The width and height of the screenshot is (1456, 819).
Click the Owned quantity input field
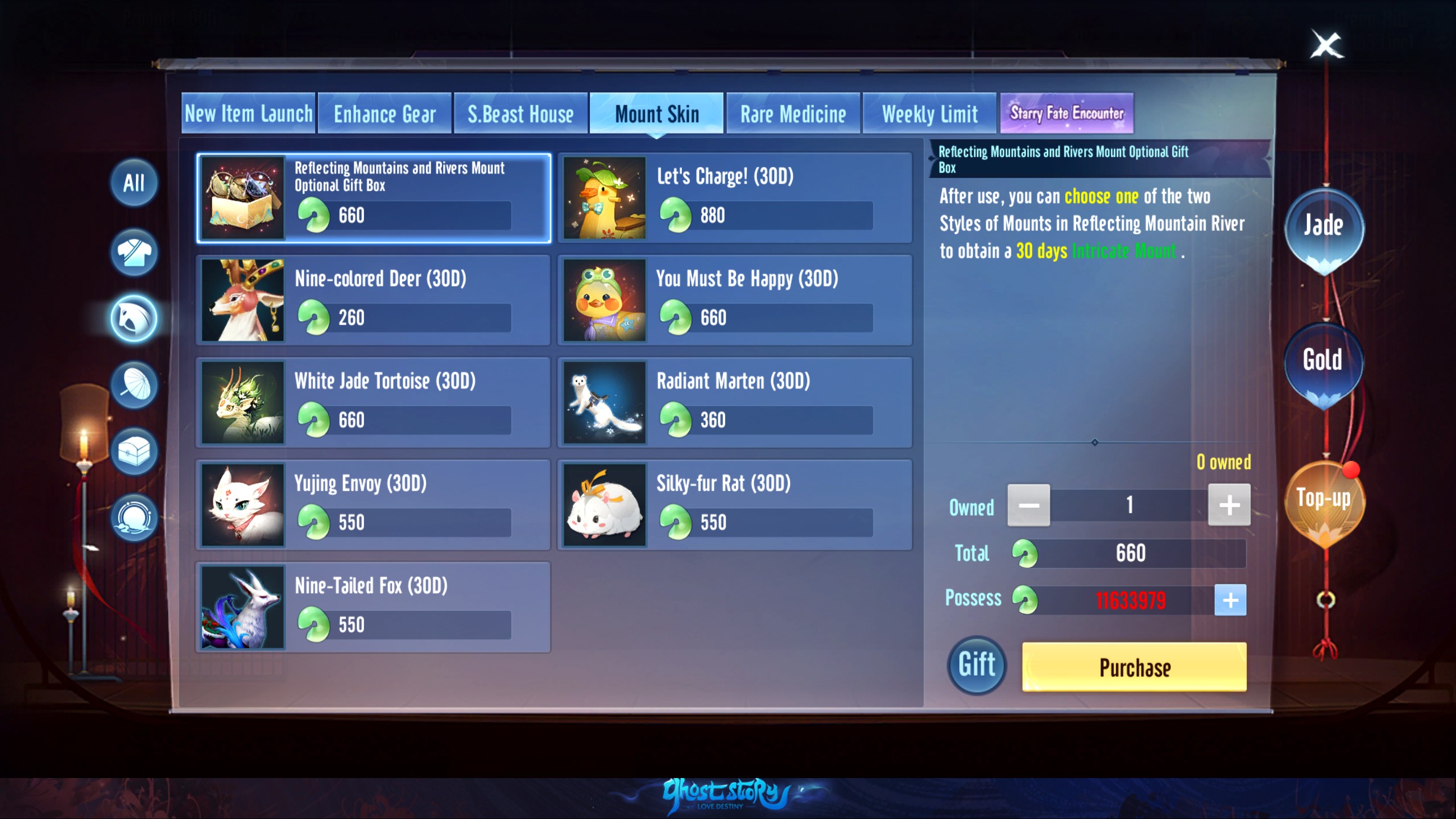1129,504
